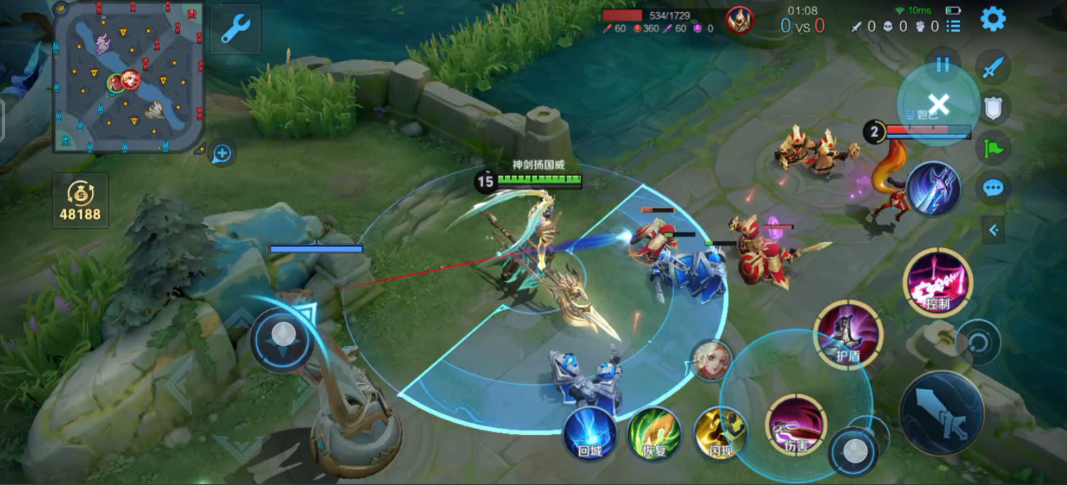
Task: Send the defend signal with shield icon
Action: point(993,108)
